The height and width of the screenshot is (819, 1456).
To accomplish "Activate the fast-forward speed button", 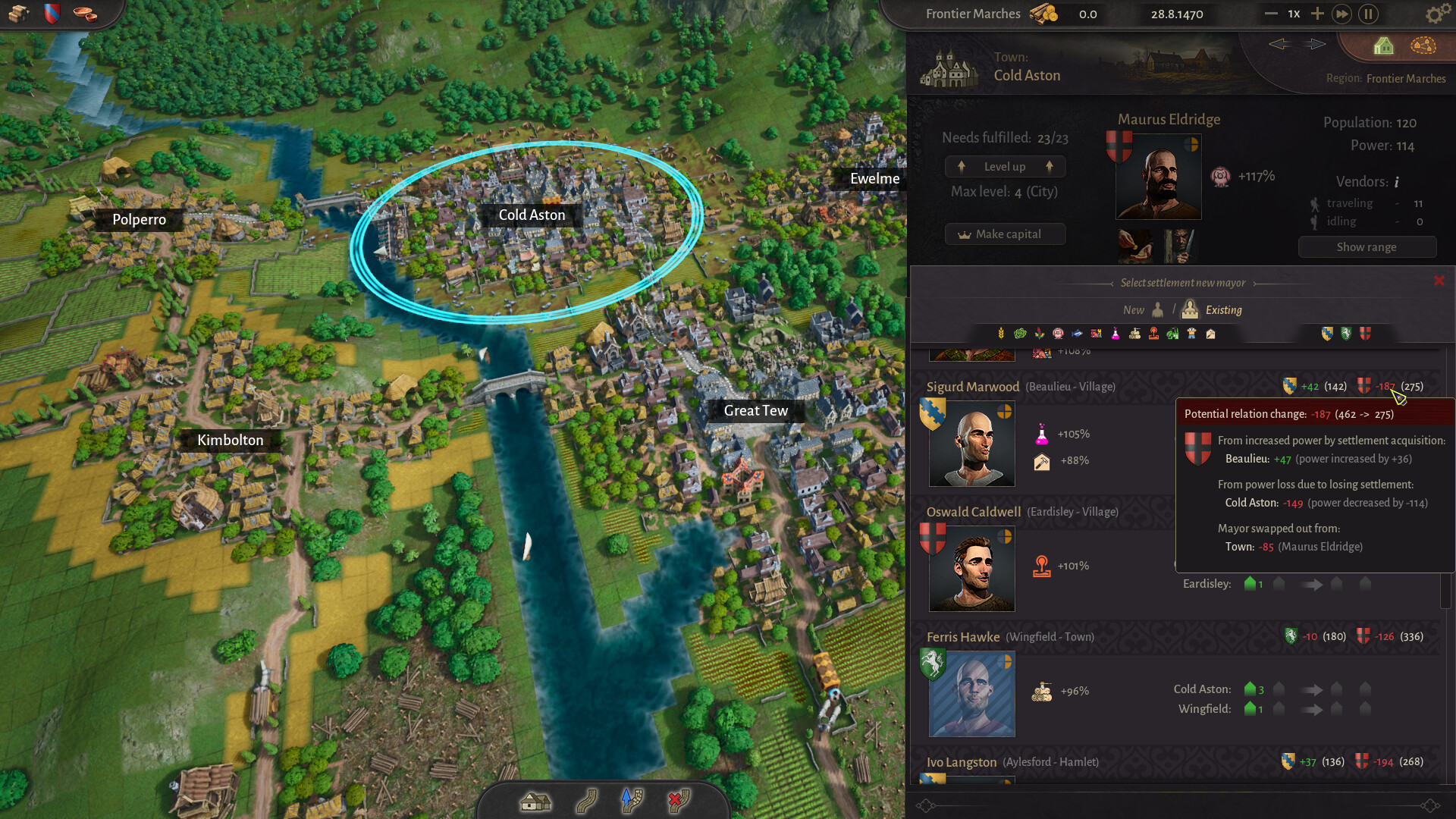I will pyautogui.click(x=1341, y=14).
